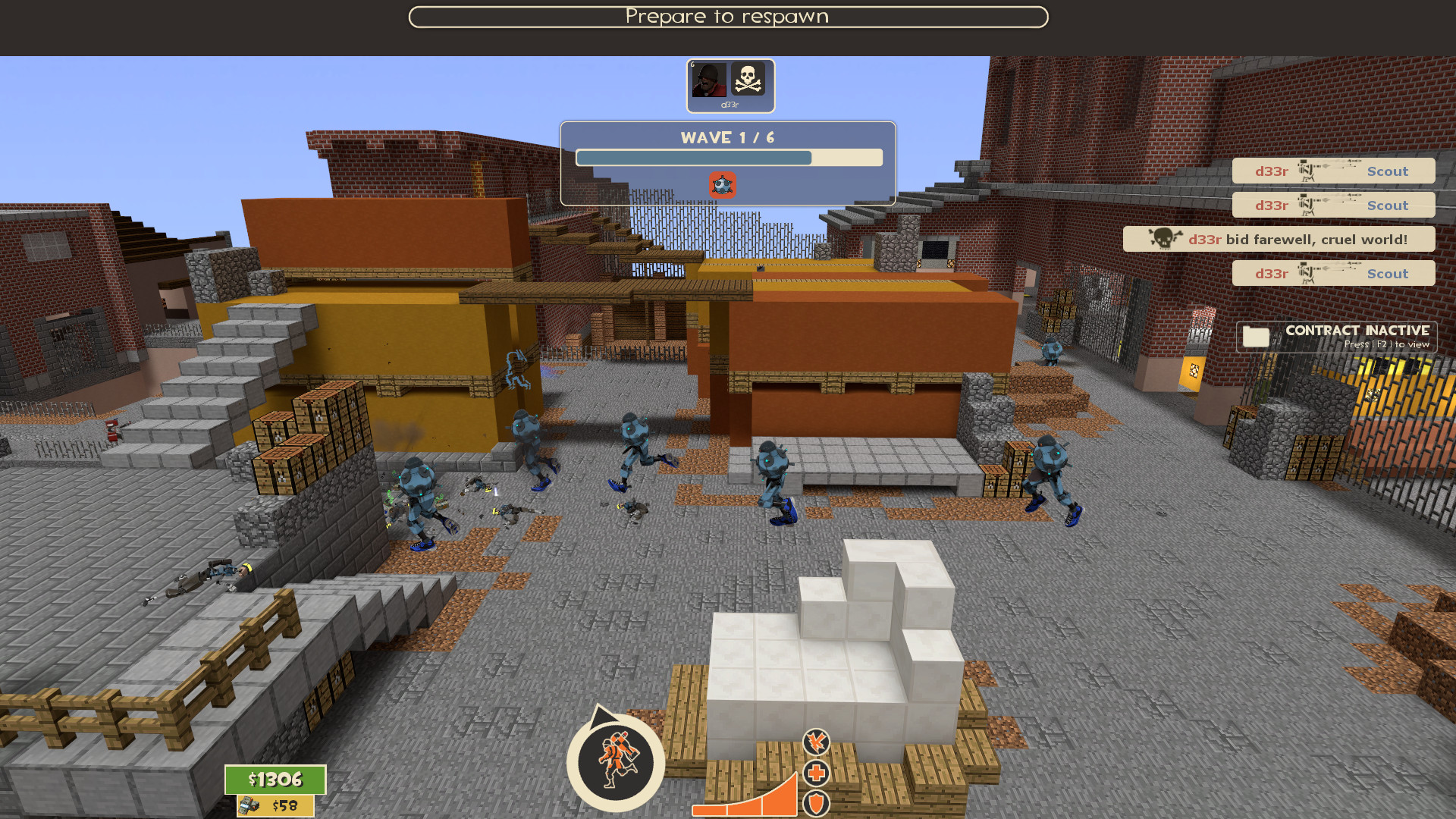Click the WAVE 1 / 6 title text
Viewport: 1456px width, 819px height.
coord(726,137)
